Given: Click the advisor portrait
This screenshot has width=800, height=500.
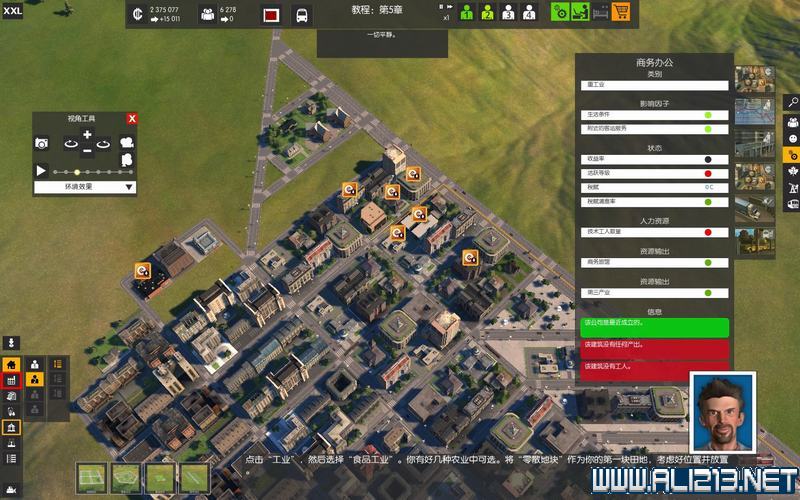Looking at the screenshot, I should [x=722, y=411].
